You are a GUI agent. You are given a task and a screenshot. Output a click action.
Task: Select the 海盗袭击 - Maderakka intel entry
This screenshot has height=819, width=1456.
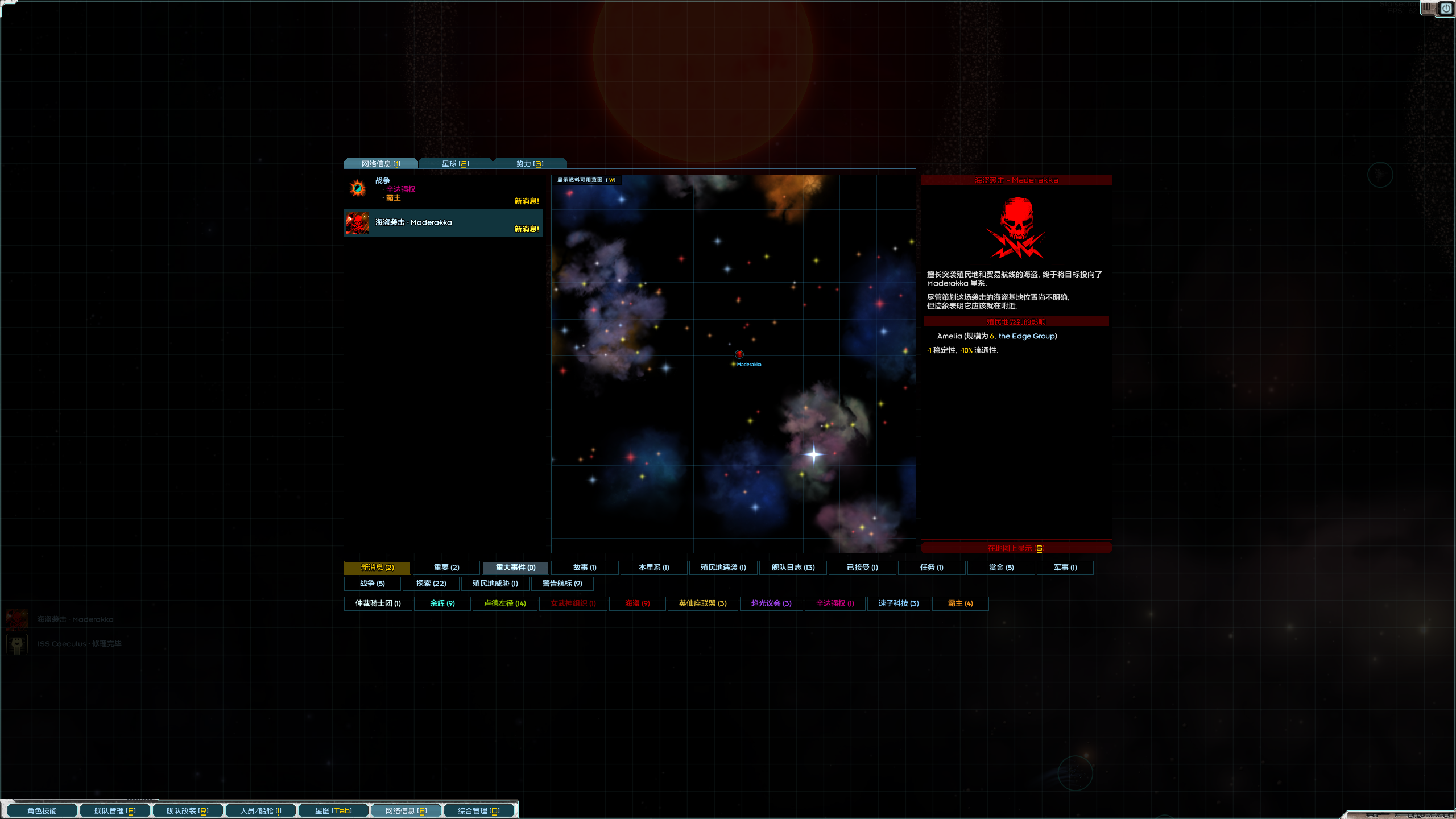tap(443, 222)
